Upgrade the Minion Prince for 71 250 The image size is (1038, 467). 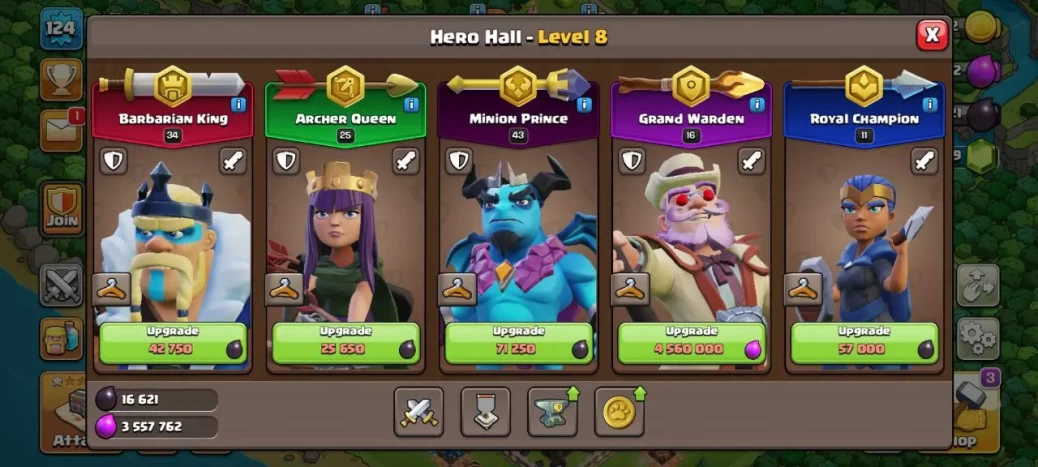pos(518,343)
